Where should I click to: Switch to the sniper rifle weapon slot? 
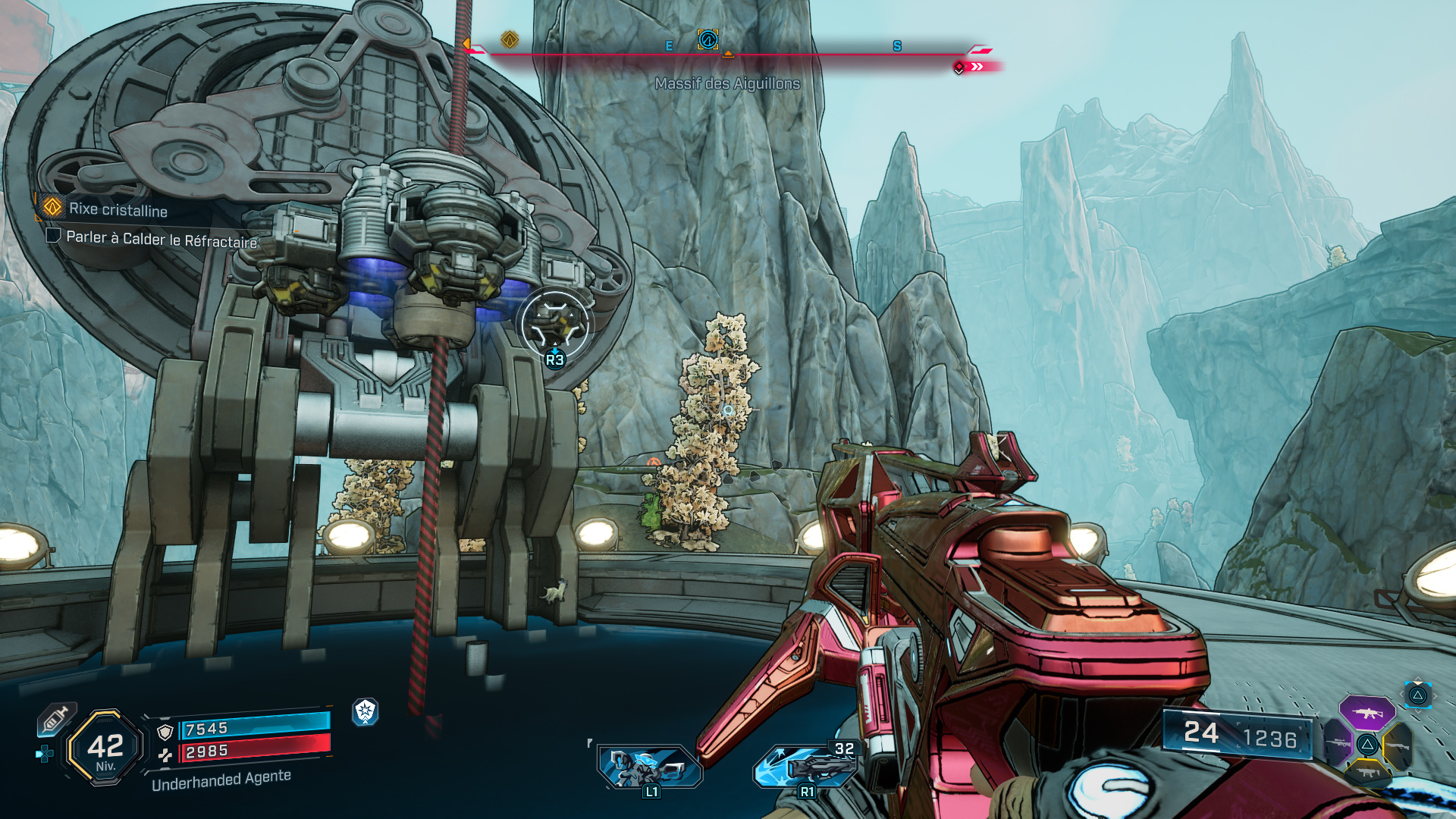[1336, 743]
